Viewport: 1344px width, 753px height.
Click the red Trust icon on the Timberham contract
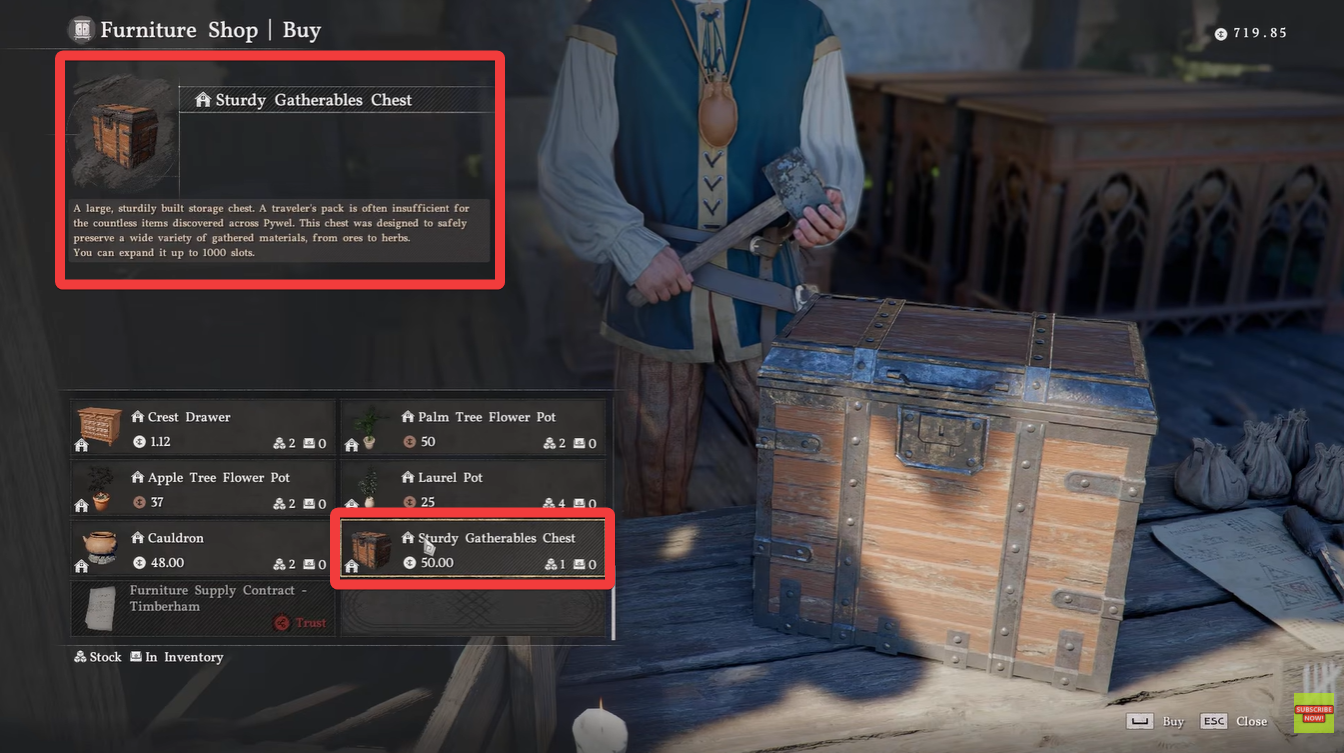tap(281, 622)
